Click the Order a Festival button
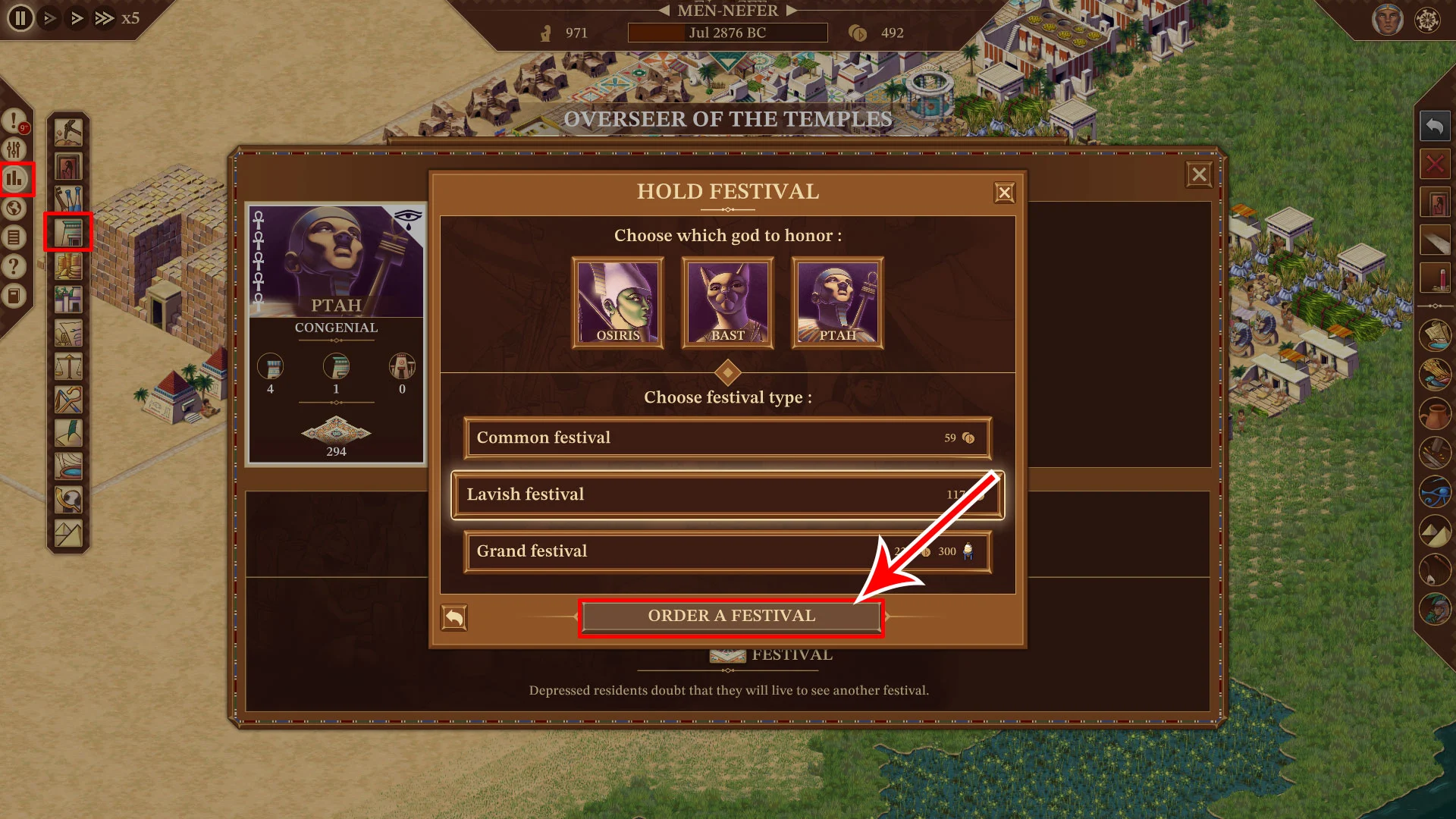 731,617
